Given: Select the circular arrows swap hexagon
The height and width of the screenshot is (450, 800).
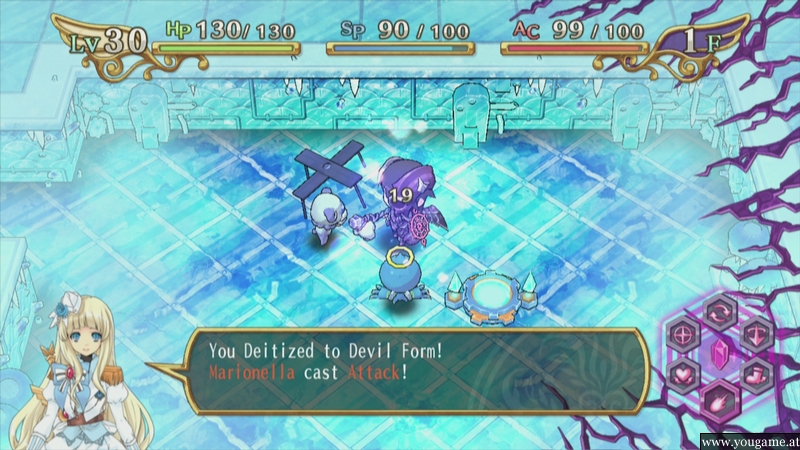Looking at the screenshot, I should tap(720, 311).
